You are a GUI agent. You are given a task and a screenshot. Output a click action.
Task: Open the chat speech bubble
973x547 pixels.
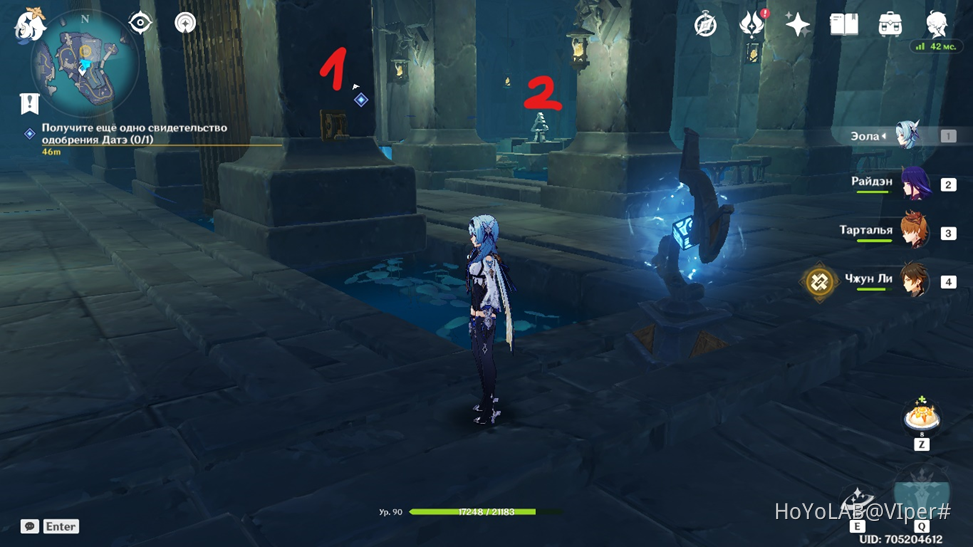coord(30,526)
